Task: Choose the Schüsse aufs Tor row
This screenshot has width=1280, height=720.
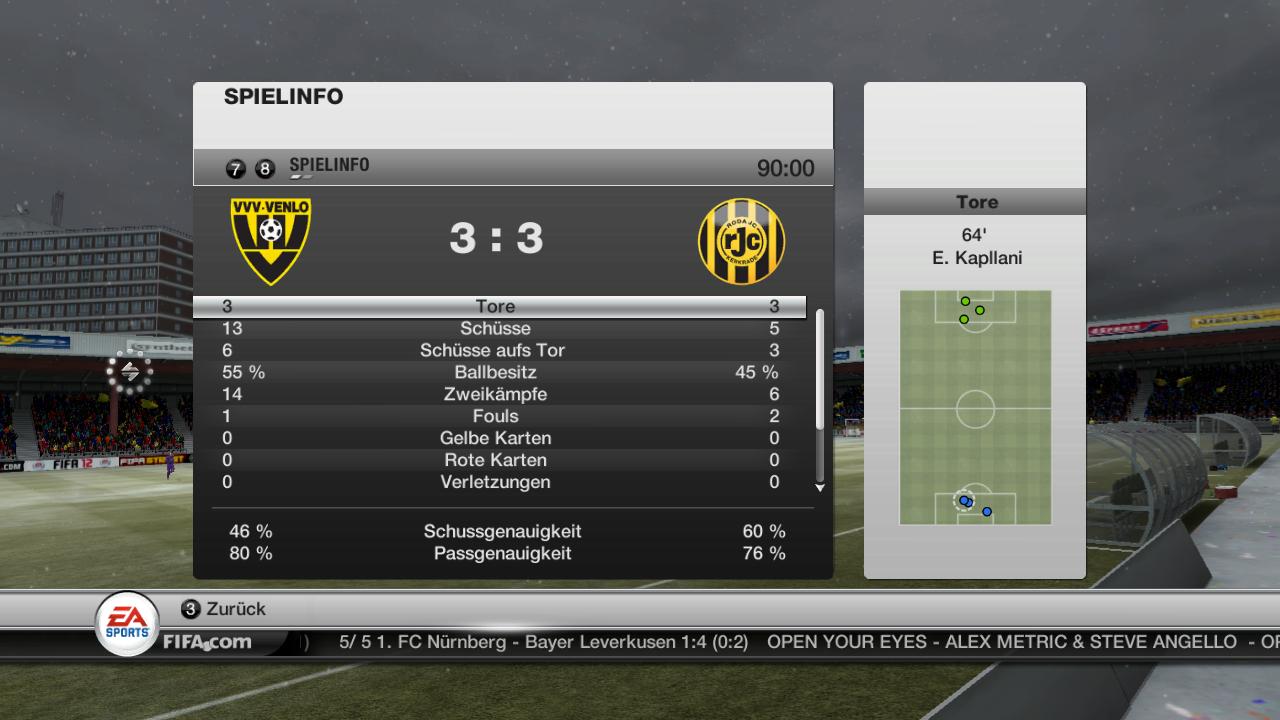Action: (x=496, y=351)
